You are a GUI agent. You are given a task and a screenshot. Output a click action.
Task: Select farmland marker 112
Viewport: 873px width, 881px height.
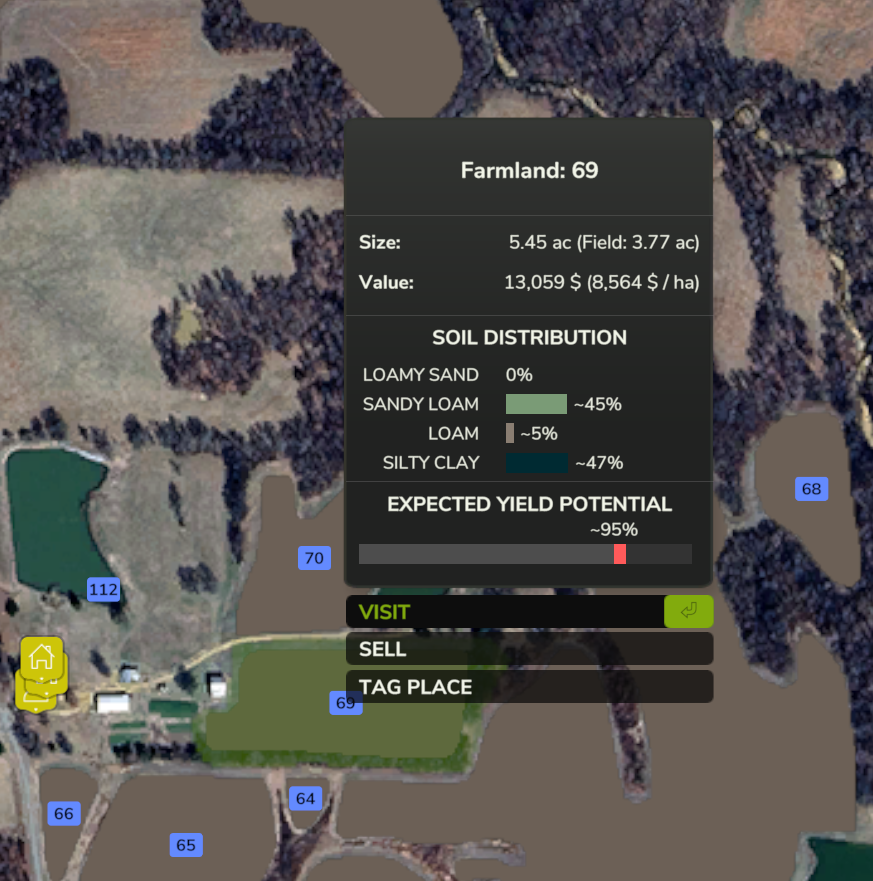coord(103,590)
